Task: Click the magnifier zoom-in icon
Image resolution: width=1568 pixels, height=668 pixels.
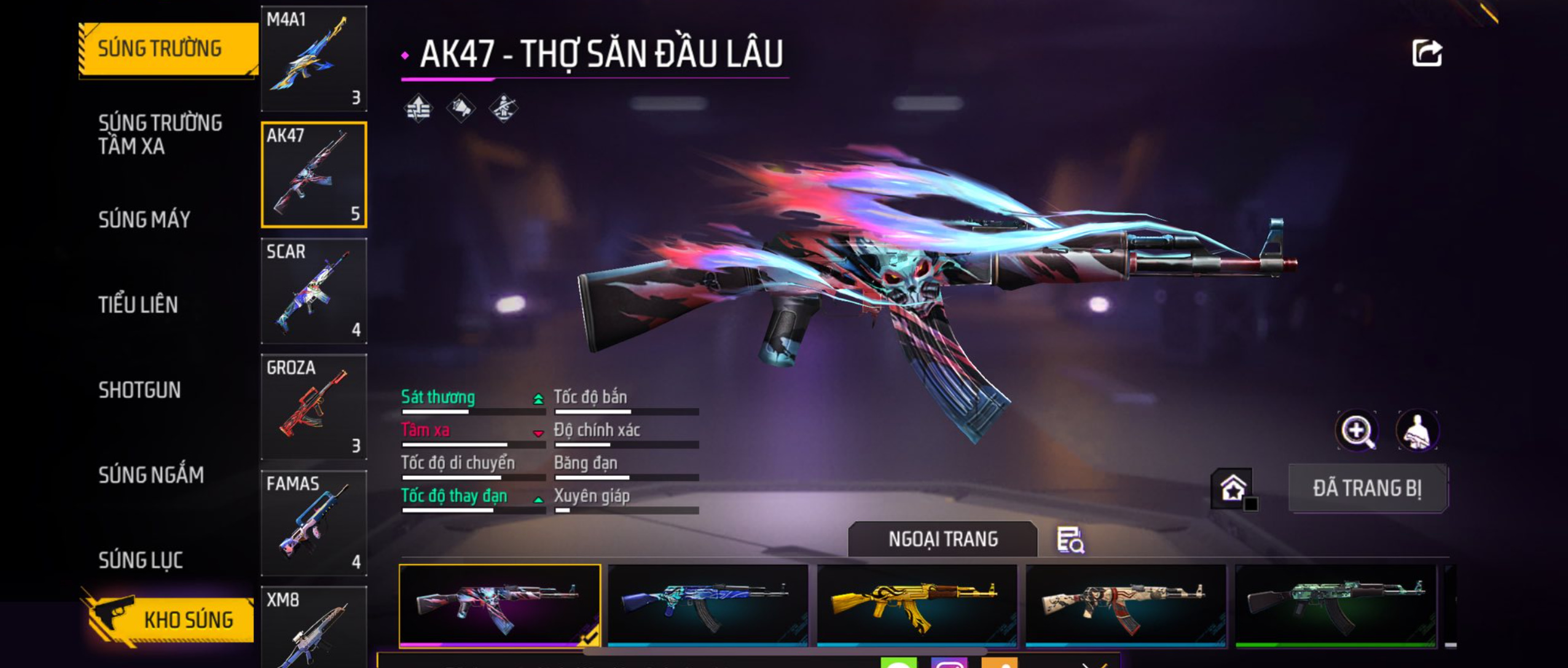Action: click(x=1357, y=431)
